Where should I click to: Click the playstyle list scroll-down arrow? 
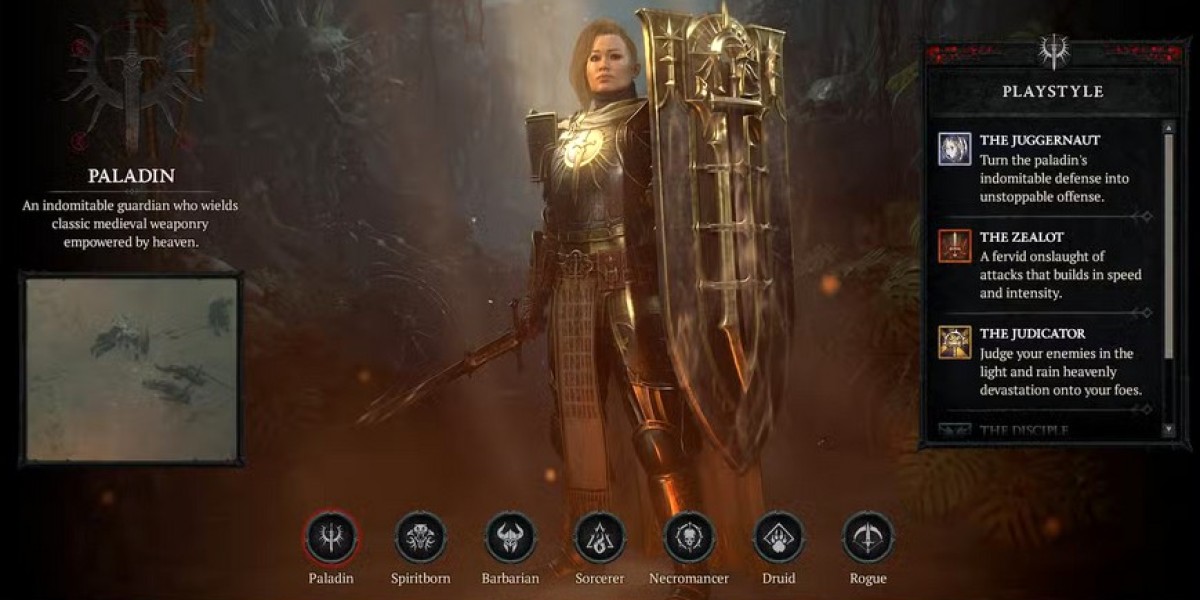tap(1168, 429)
